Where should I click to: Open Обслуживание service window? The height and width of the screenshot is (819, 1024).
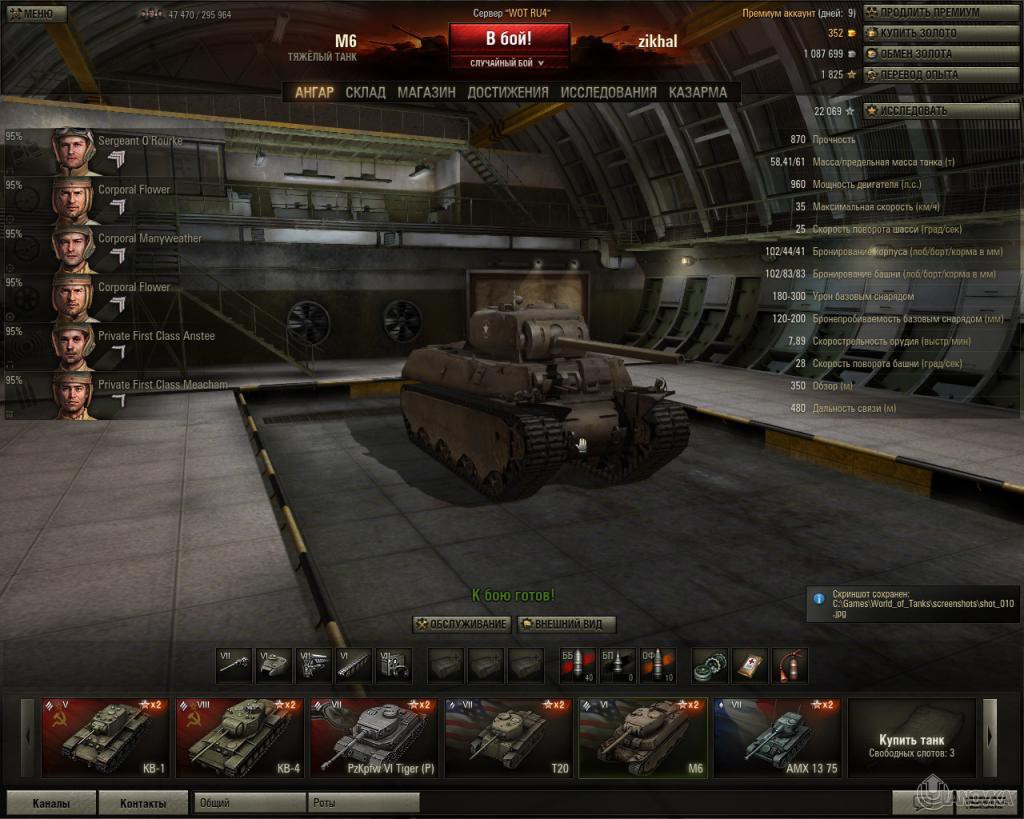click(x=462, y=624)
